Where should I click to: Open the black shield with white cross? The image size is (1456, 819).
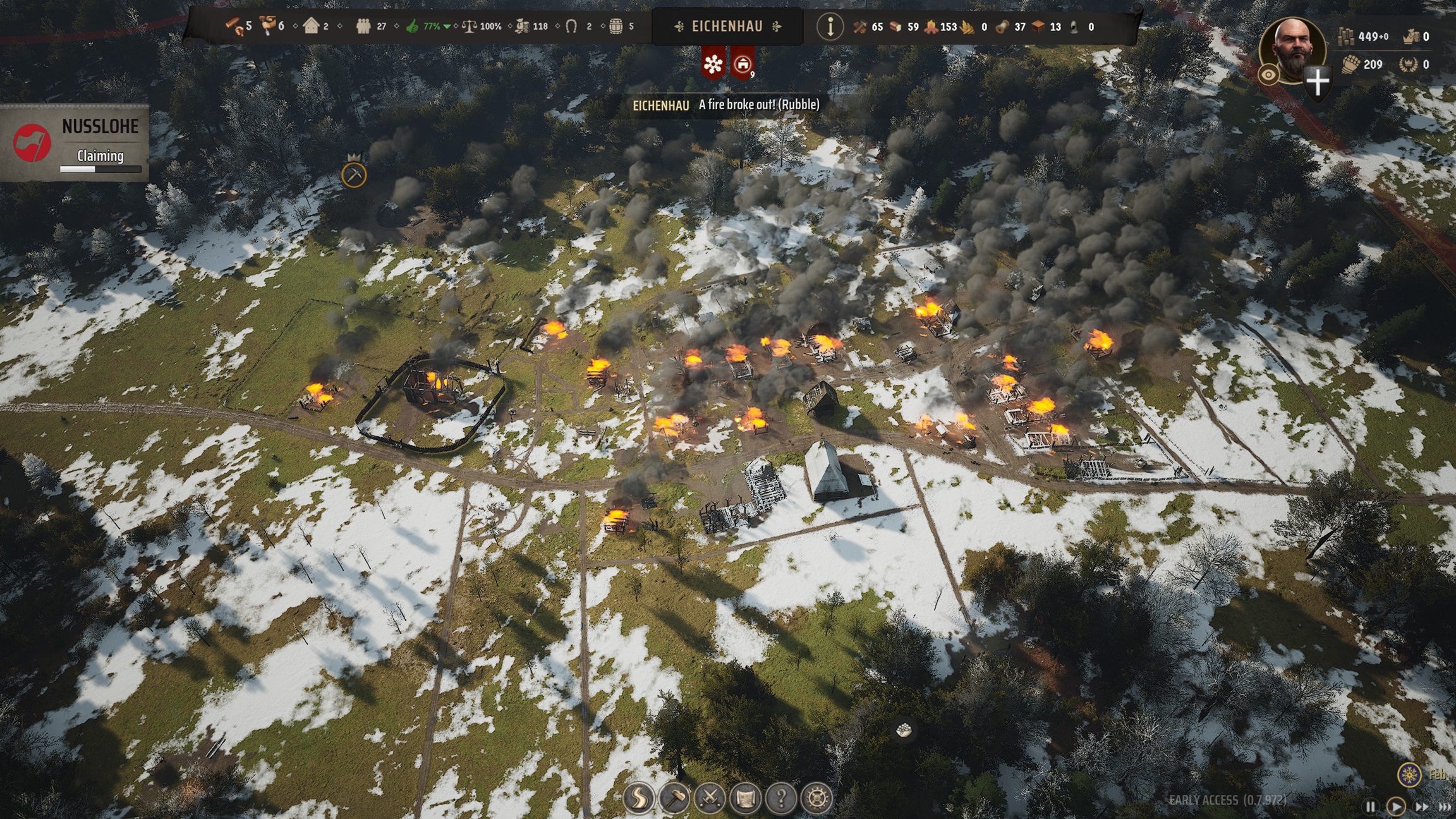pos(1318,82)
